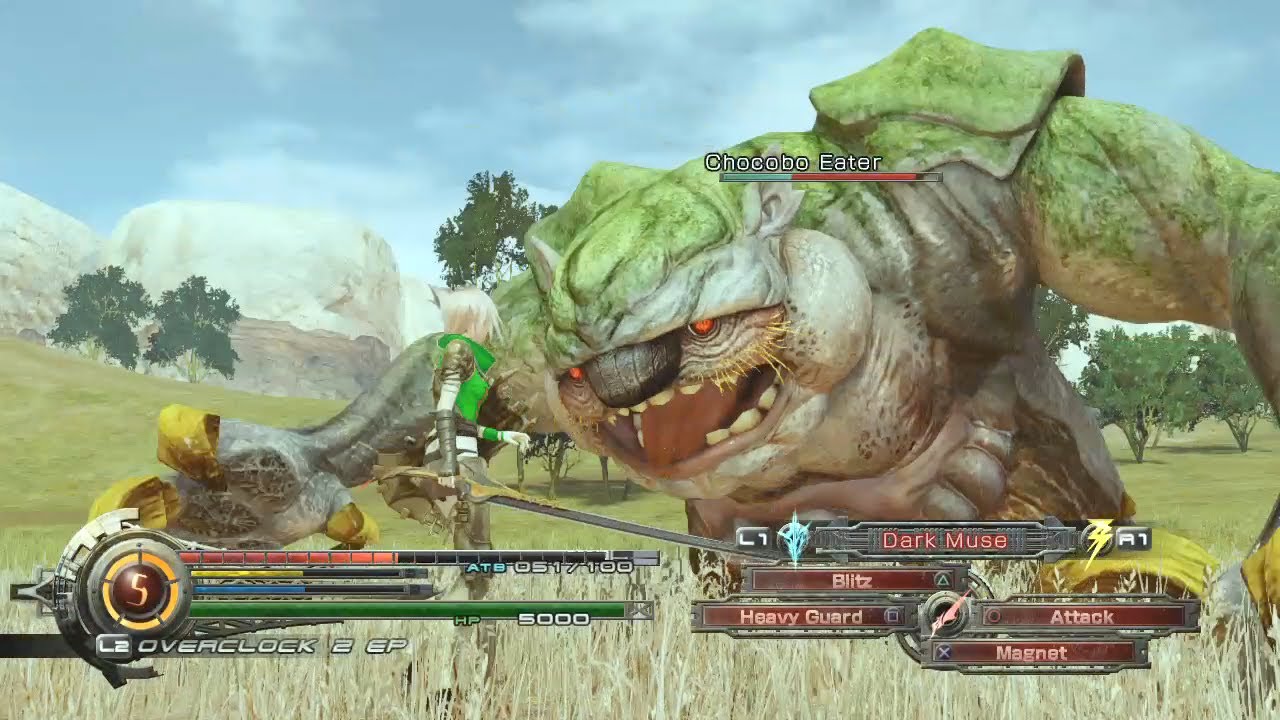Choose the Heavy Guard command

click(x=803, y=617)
